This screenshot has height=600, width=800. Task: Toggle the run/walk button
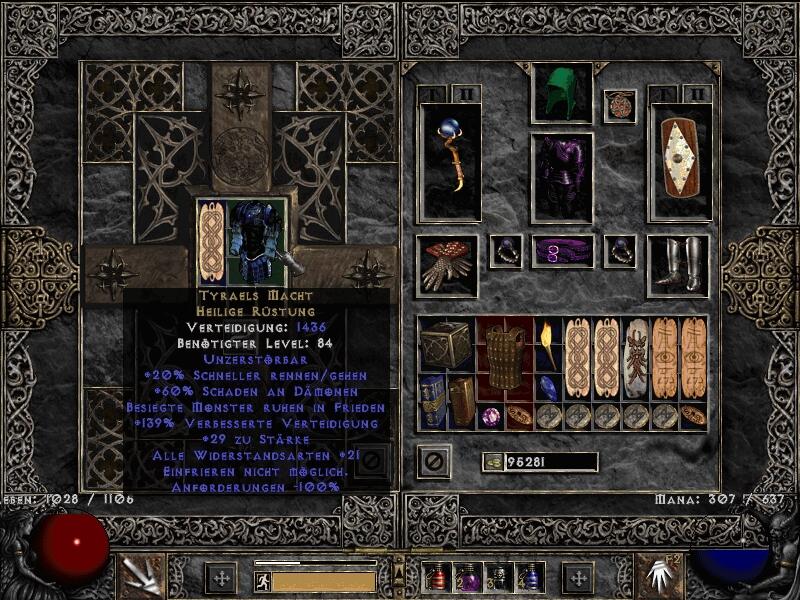(263, 581)
